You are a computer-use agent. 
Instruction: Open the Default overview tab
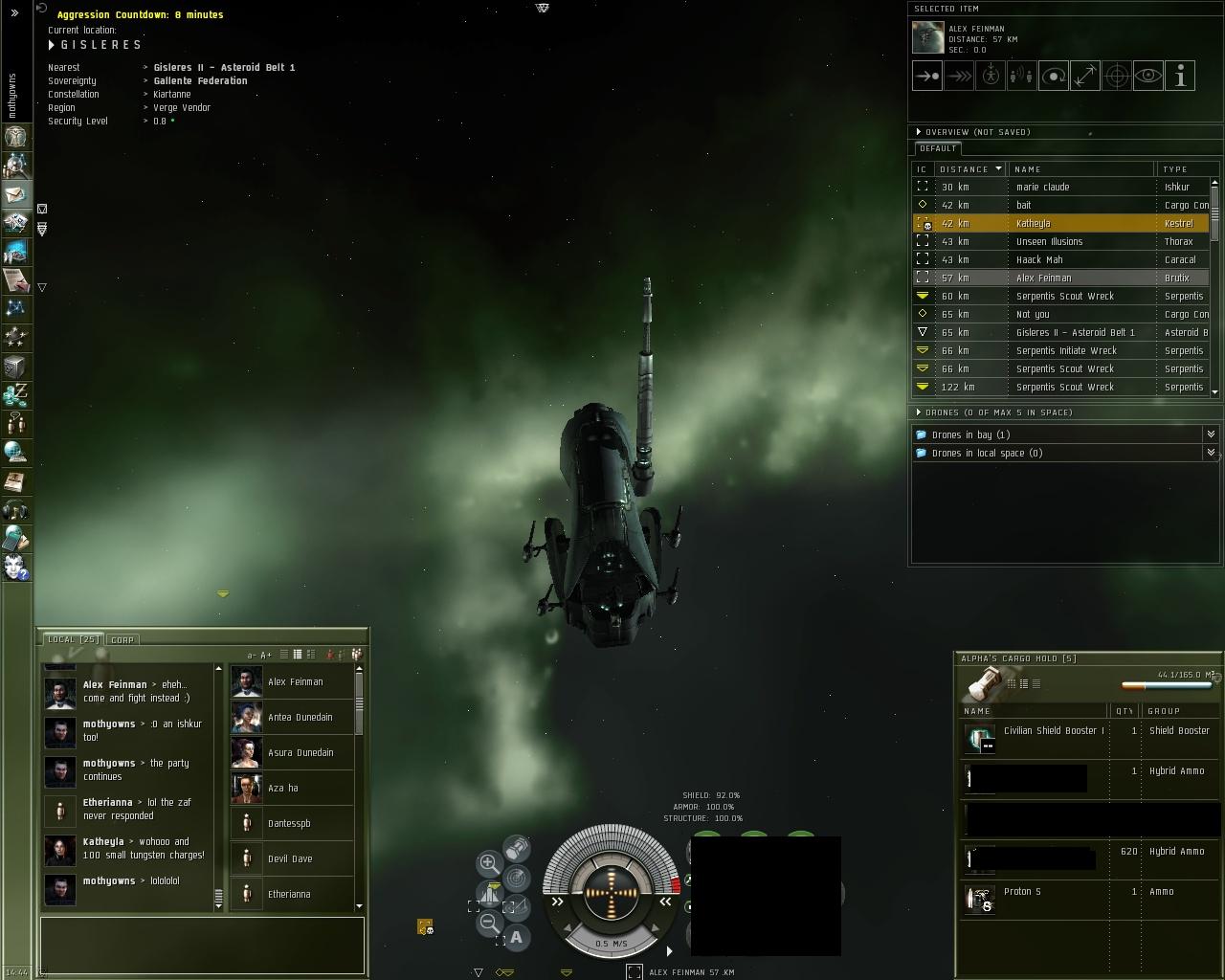tap(938, 148)
